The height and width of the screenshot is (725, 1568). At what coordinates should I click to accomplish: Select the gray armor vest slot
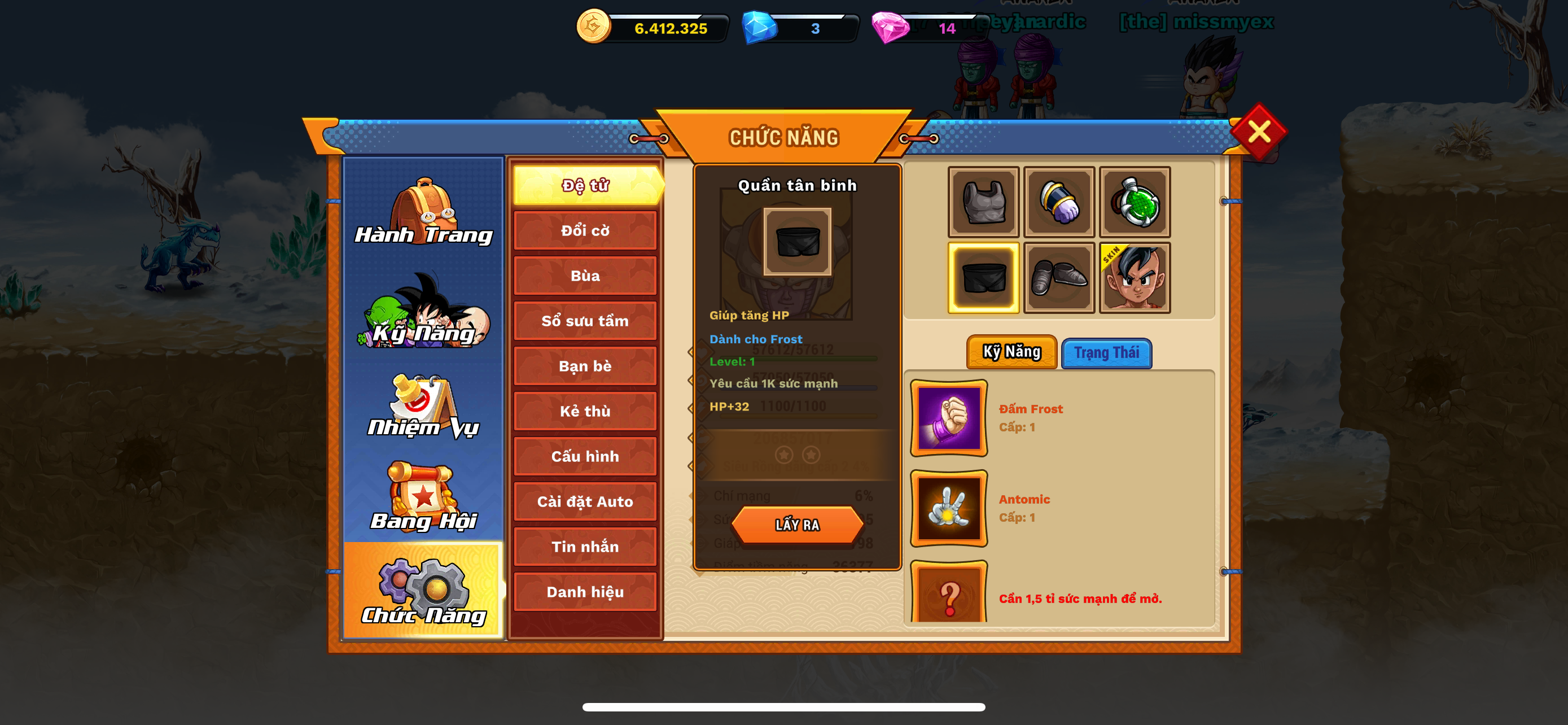983,202
